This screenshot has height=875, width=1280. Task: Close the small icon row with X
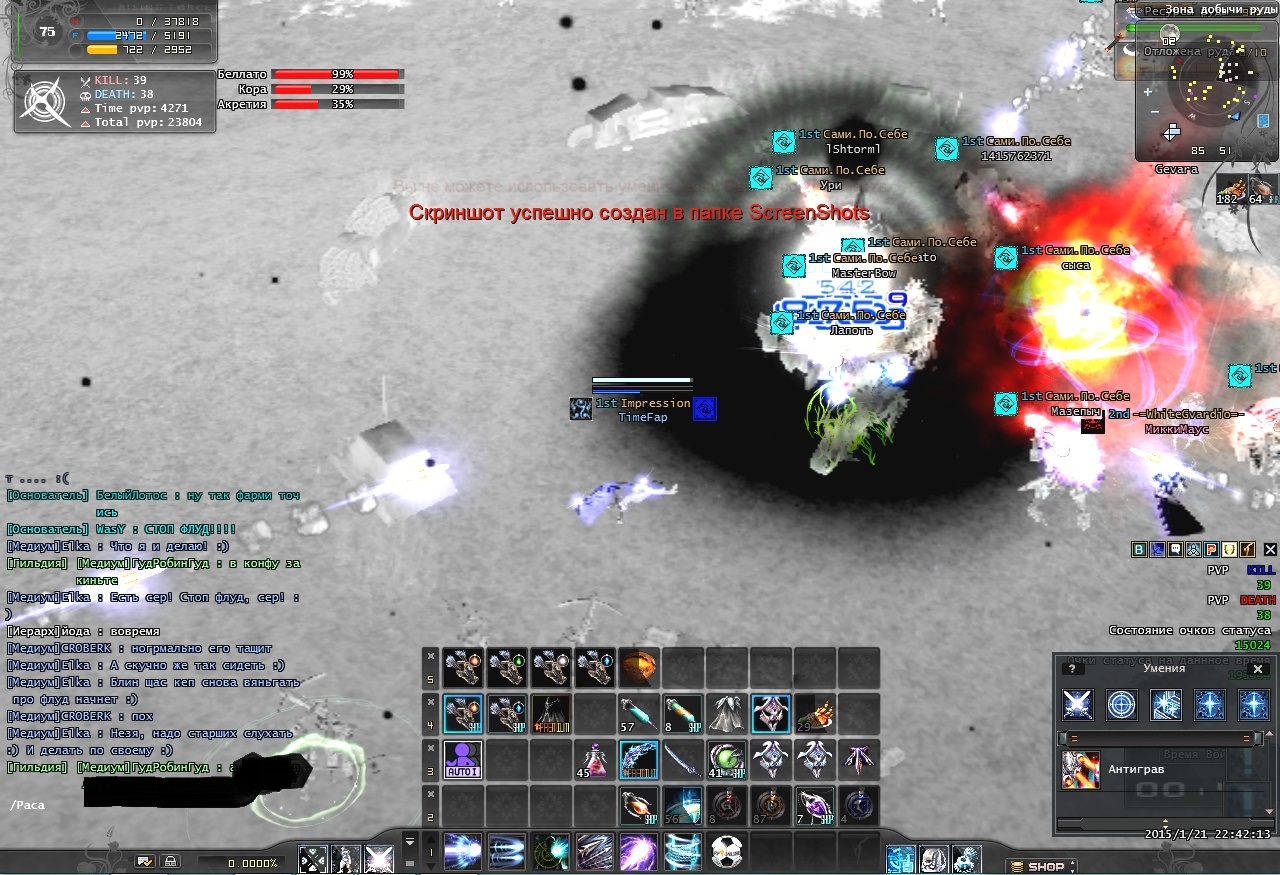pyautogui.click(x=1269, y=549)
